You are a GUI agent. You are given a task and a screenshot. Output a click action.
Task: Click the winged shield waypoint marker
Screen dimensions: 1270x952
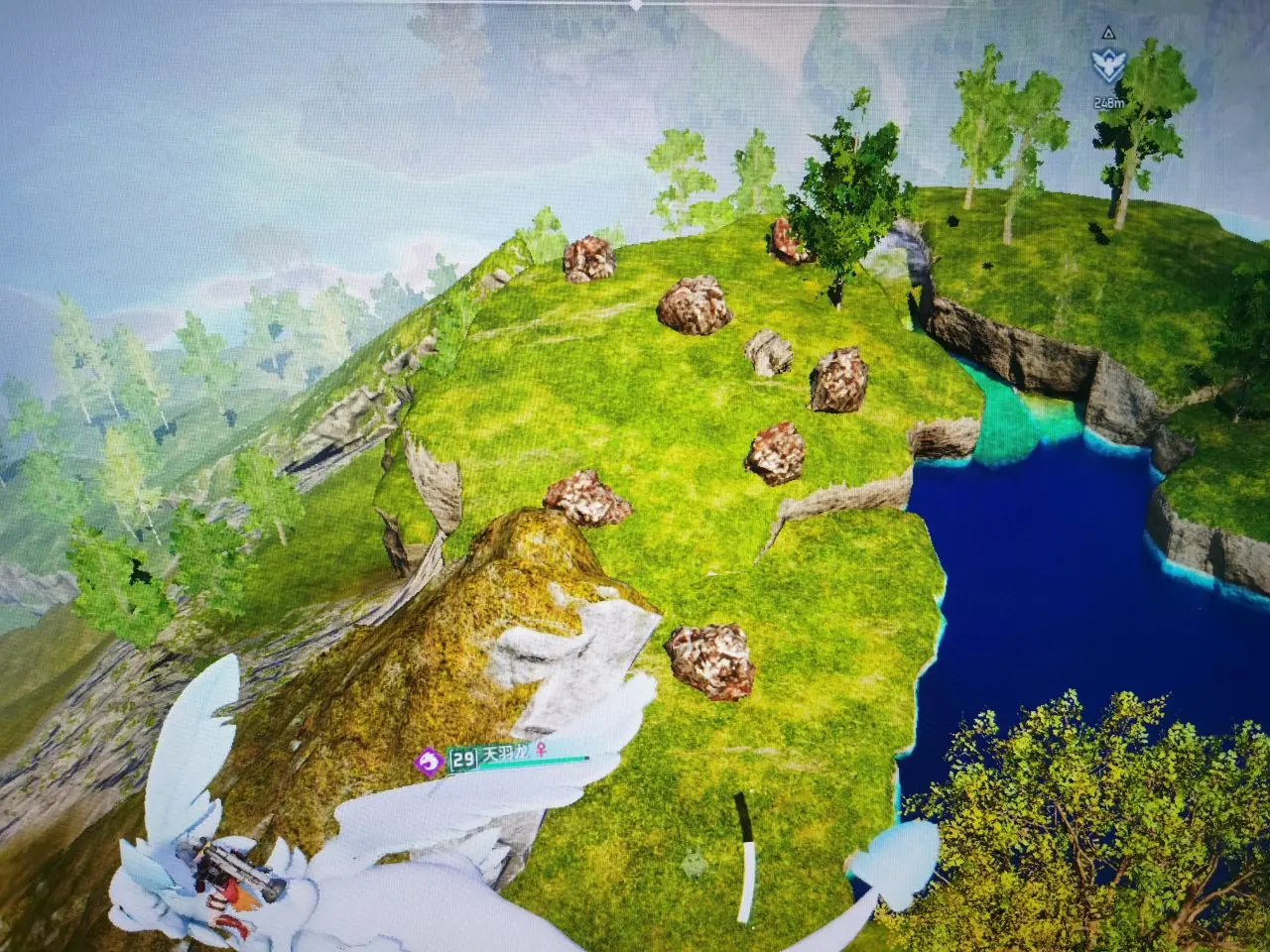(1108, 66)
